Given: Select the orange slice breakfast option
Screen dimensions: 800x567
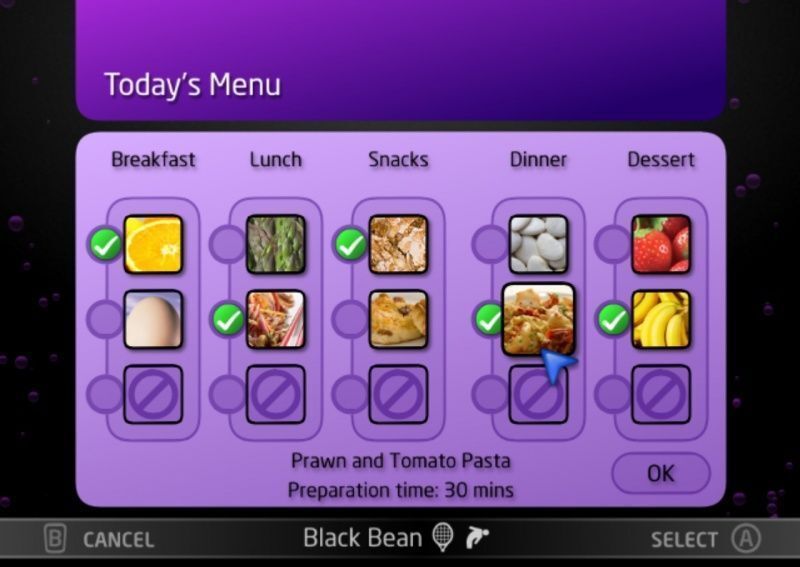Looking at the screenshot, I should (x=153, y=244).
